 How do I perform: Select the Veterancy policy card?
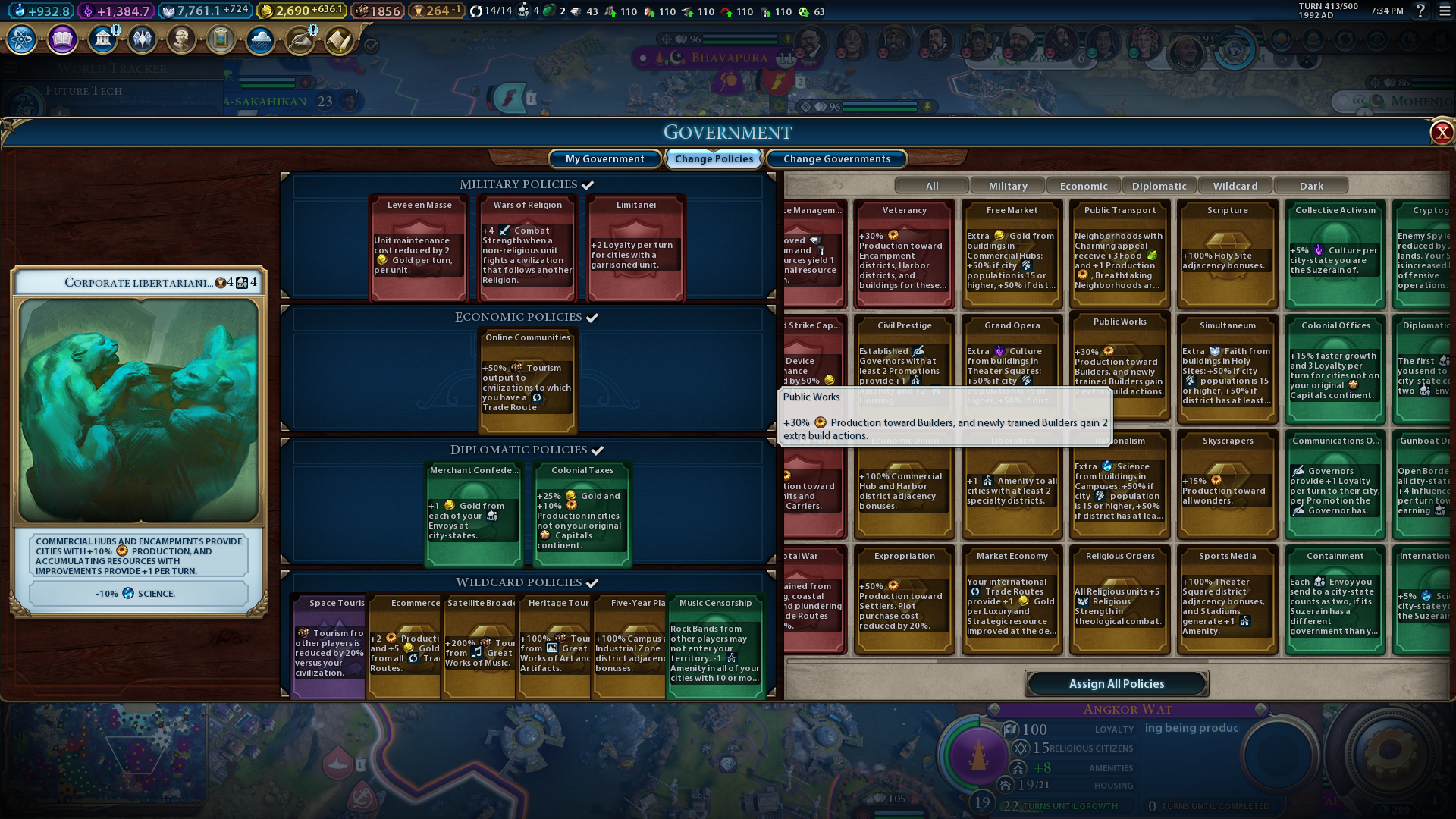tap(904, 253)
